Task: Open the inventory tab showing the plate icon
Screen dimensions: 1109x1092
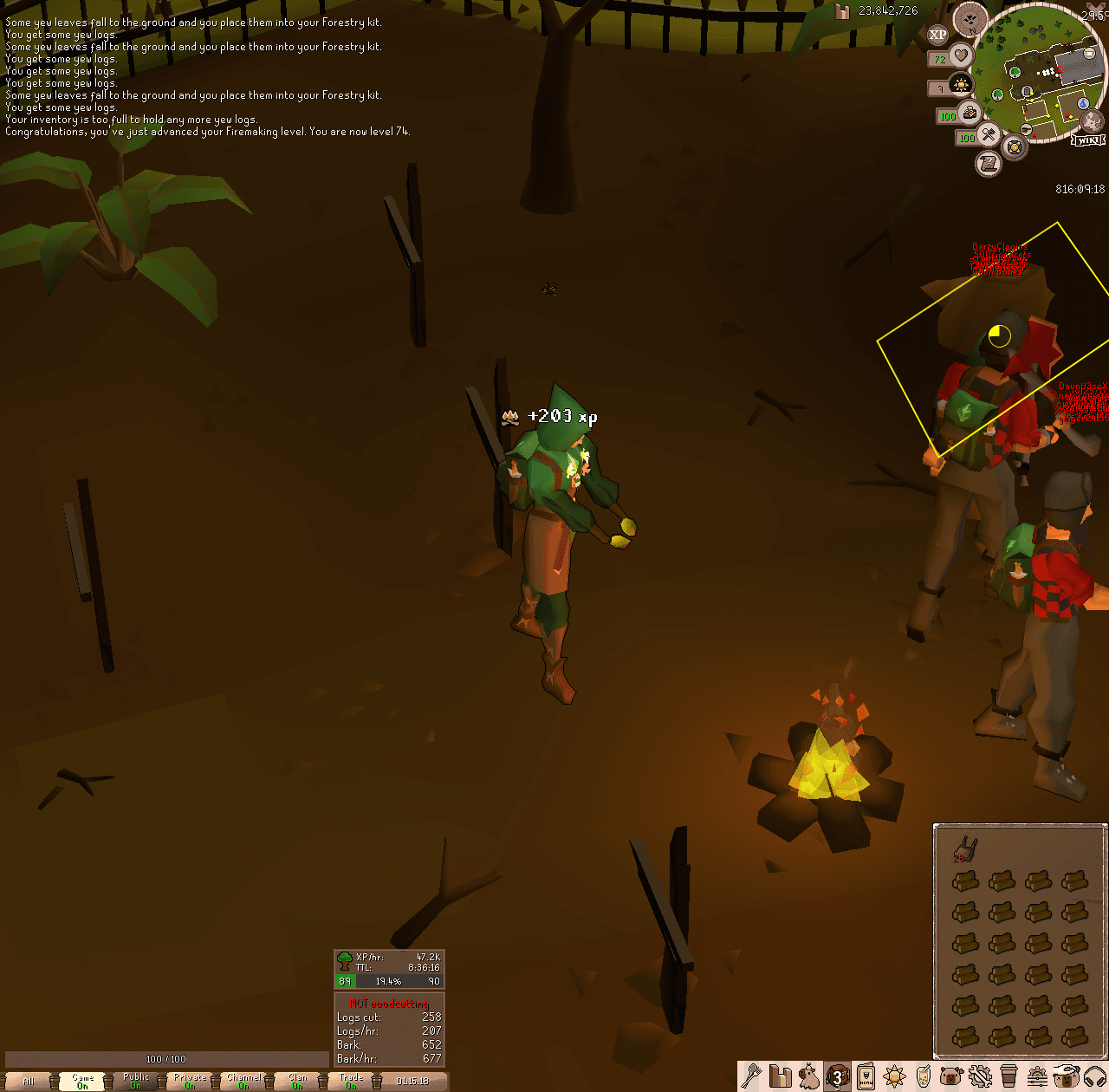Action: 838,1077
